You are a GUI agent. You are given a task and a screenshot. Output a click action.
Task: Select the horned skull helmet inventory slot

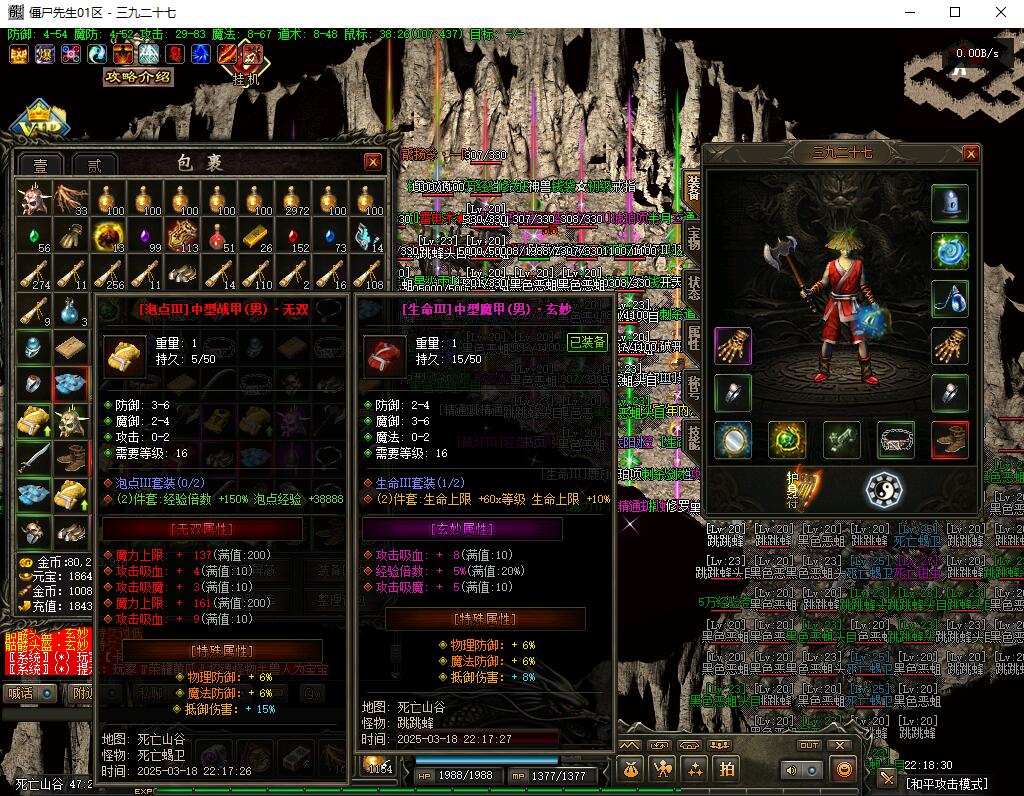pos(33,198)
